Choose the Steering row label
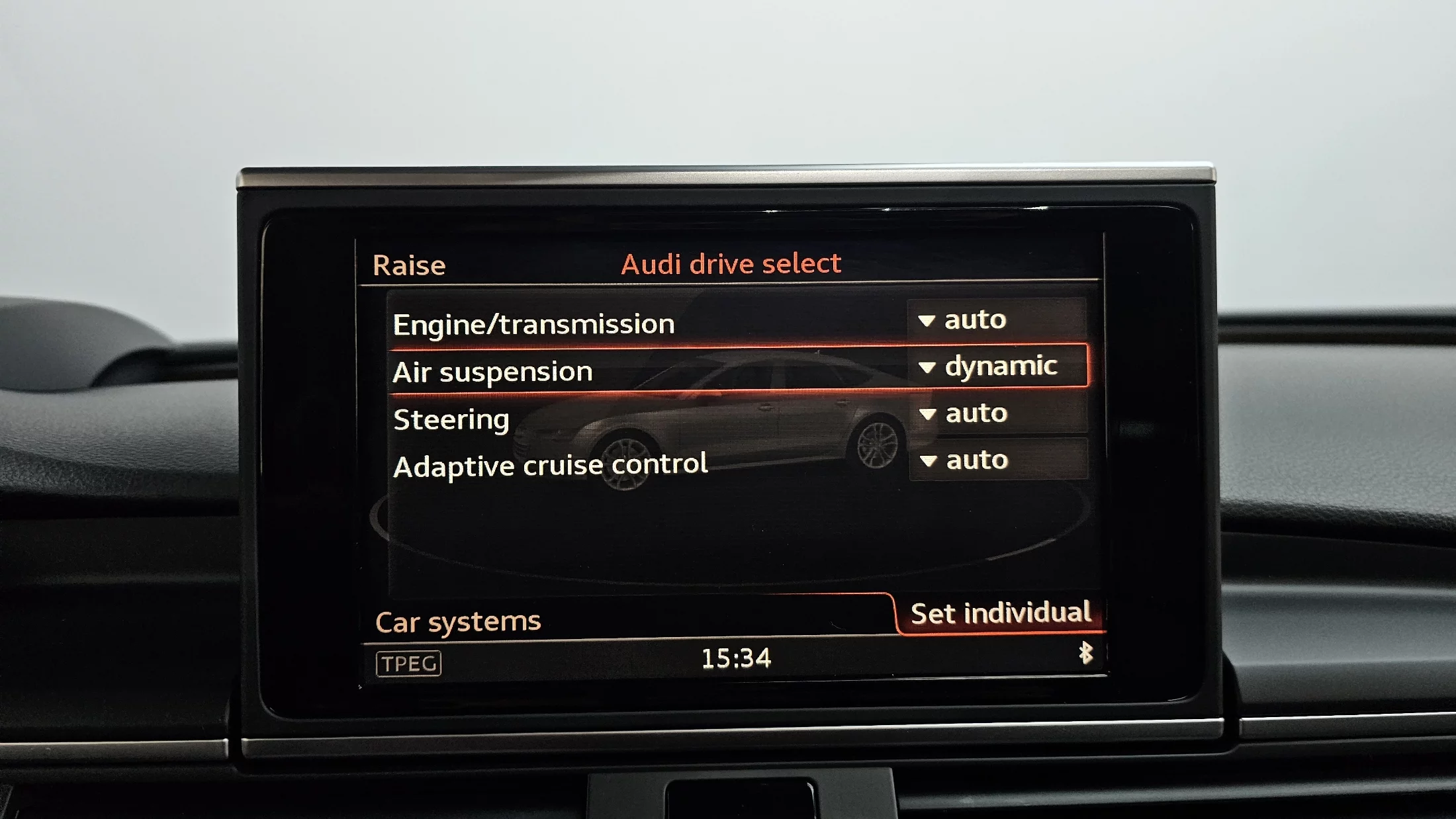The image size is (1456, 819). pyautogui.click(x=451, y=419)
